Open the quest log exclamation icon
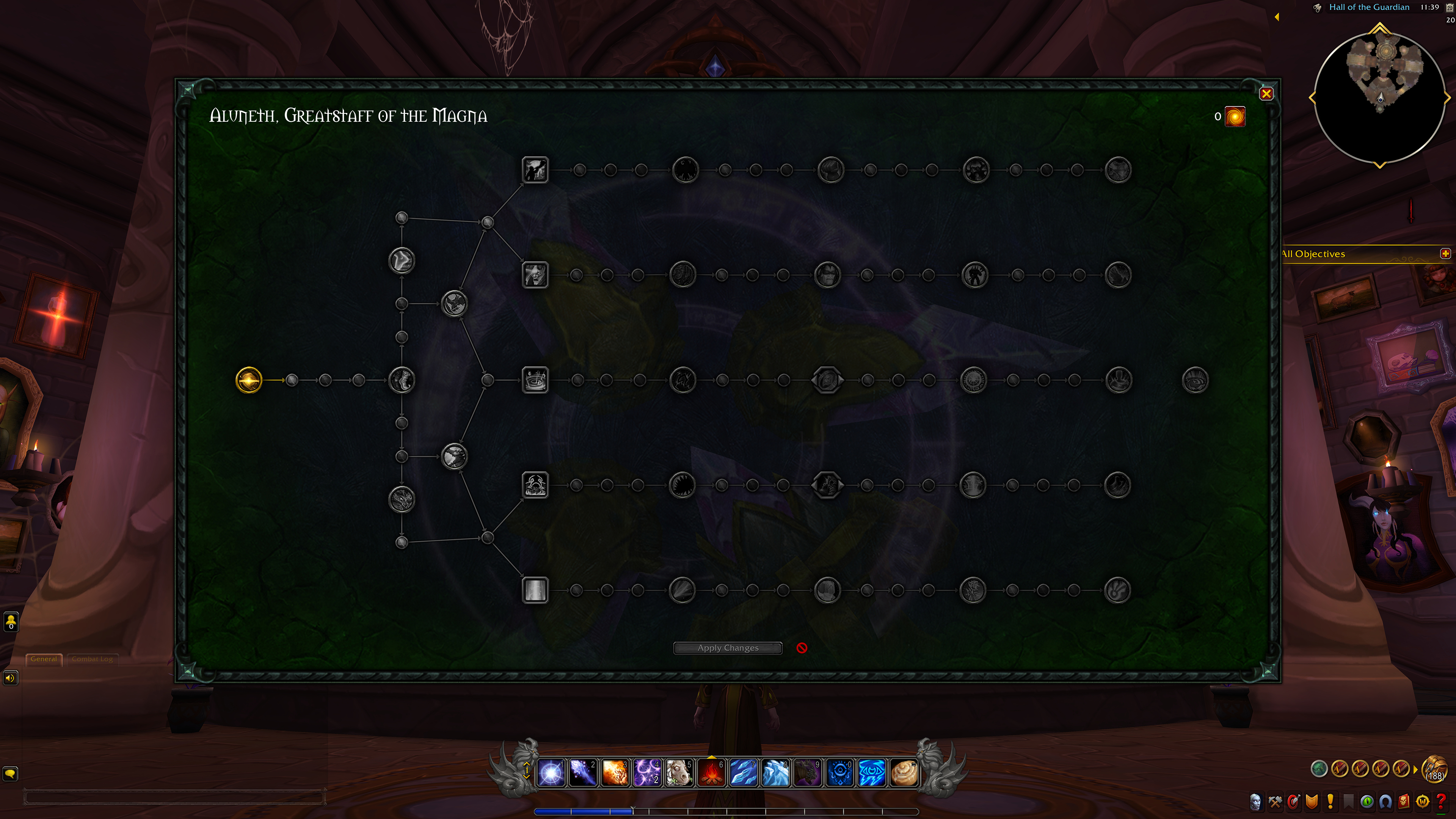 pyautogui.click(x=1330, y=802)
